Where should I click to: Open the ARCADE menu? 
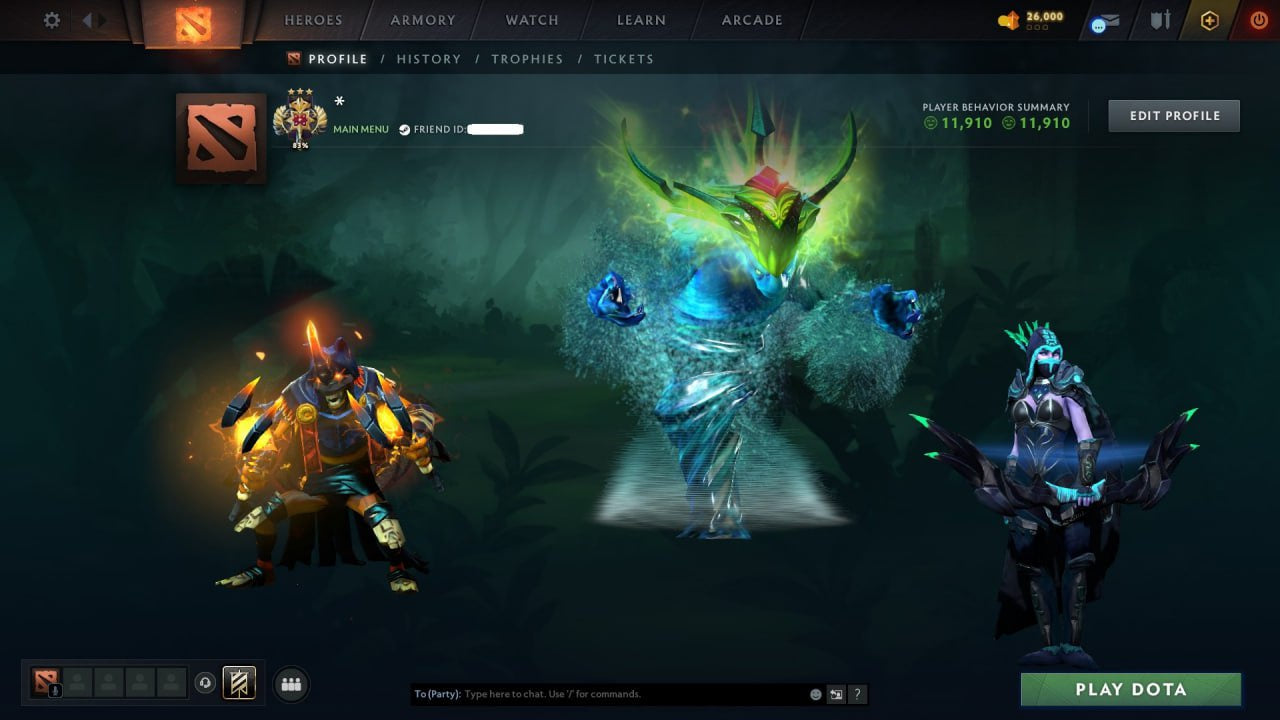click(x=751, y=19)
